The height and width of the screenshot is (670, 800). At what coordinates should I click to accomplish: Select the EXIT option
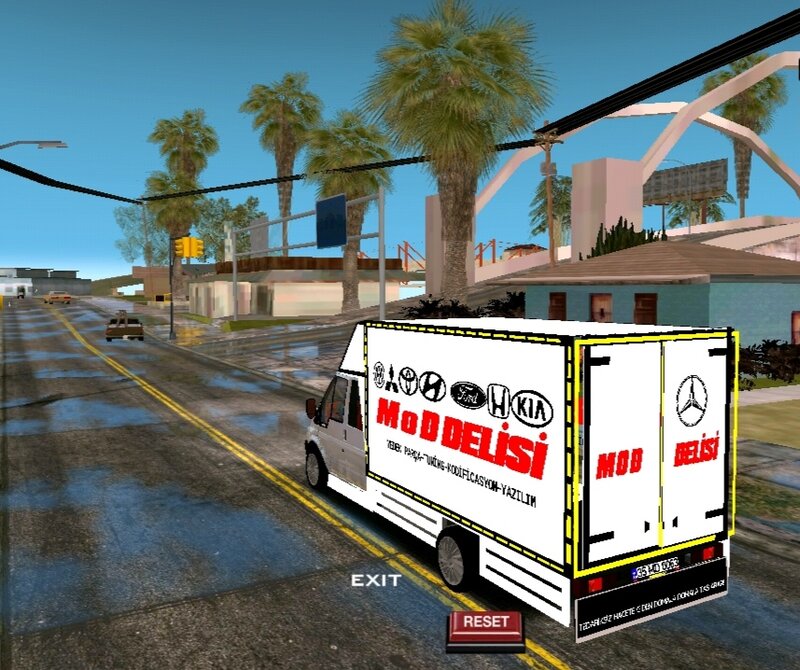click(376, 580)
